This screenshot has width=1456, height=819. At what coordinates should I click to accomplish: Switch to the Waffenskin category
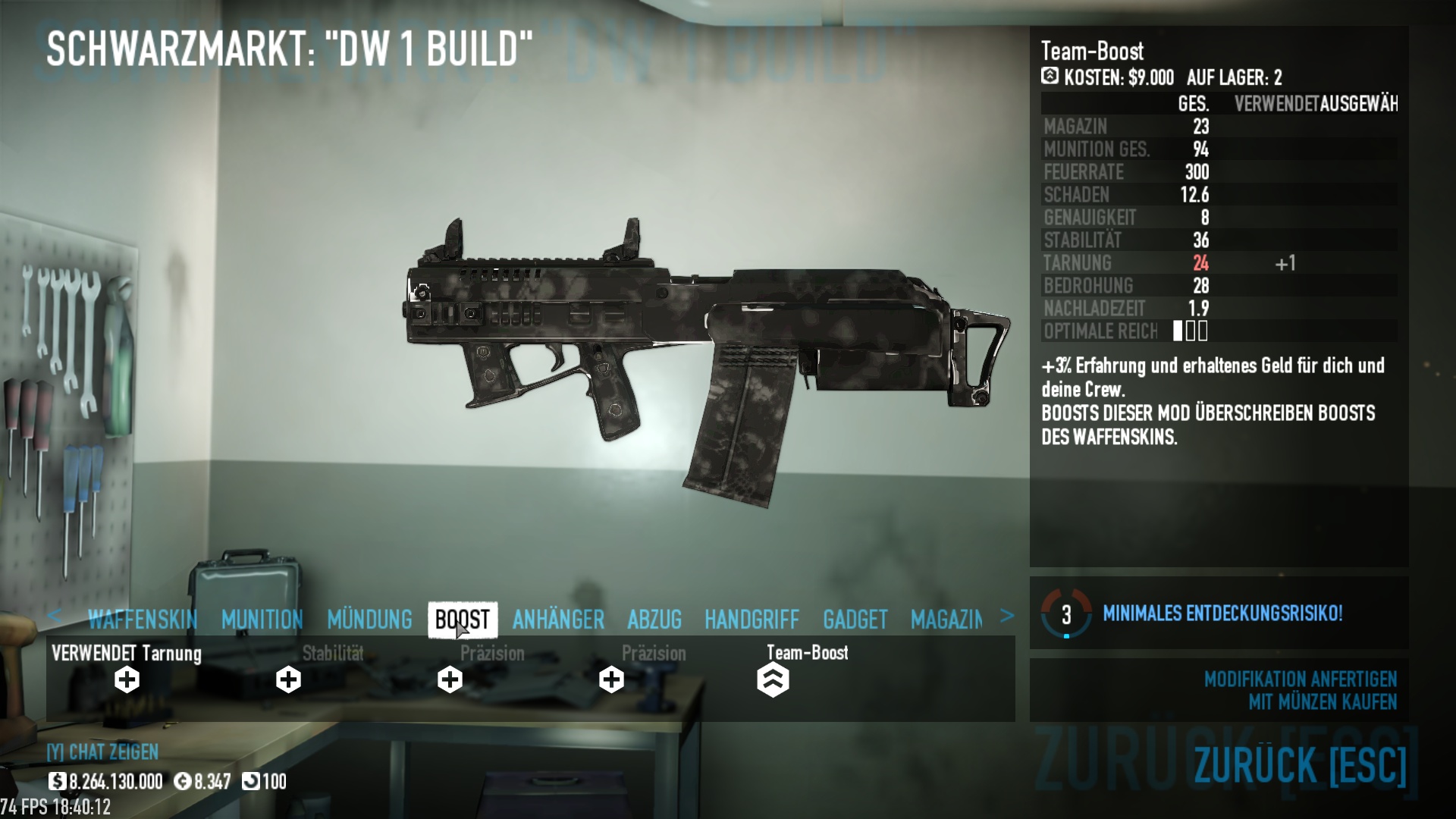point(143,620)
